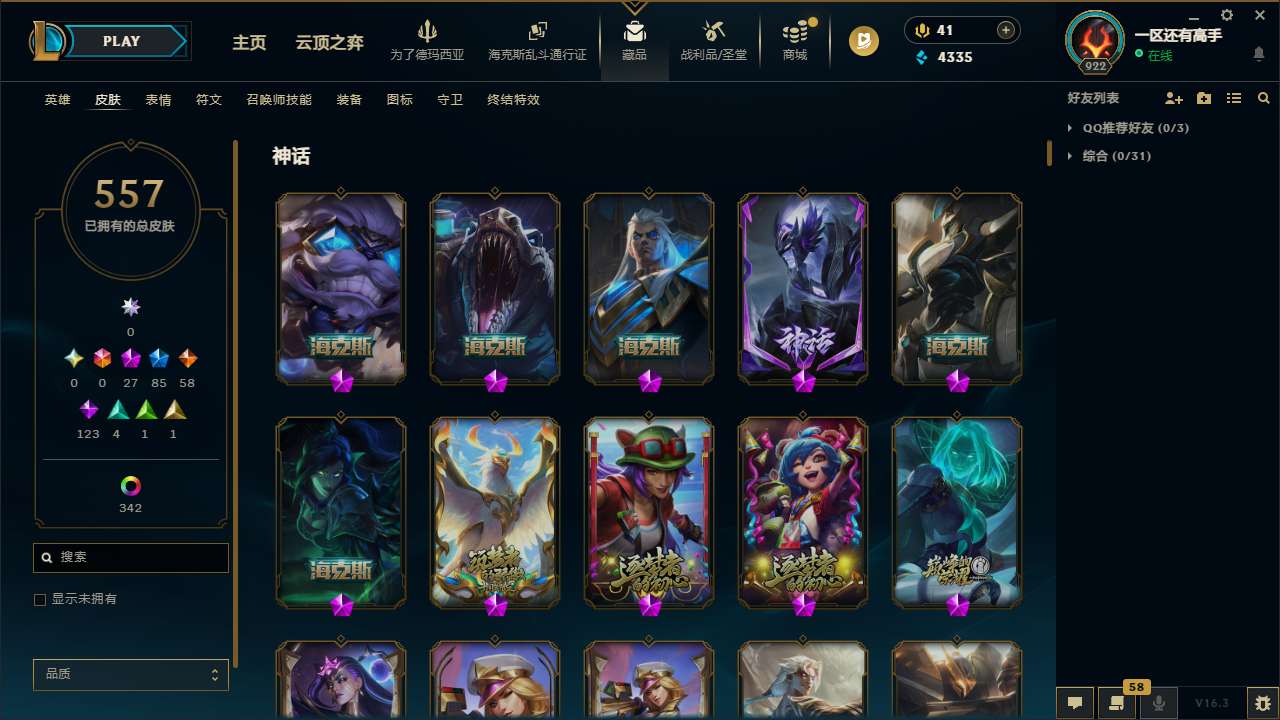The image size is (1280, 720).
Task: Toggle the friend list view mode icon
Action: [1233, 98]
